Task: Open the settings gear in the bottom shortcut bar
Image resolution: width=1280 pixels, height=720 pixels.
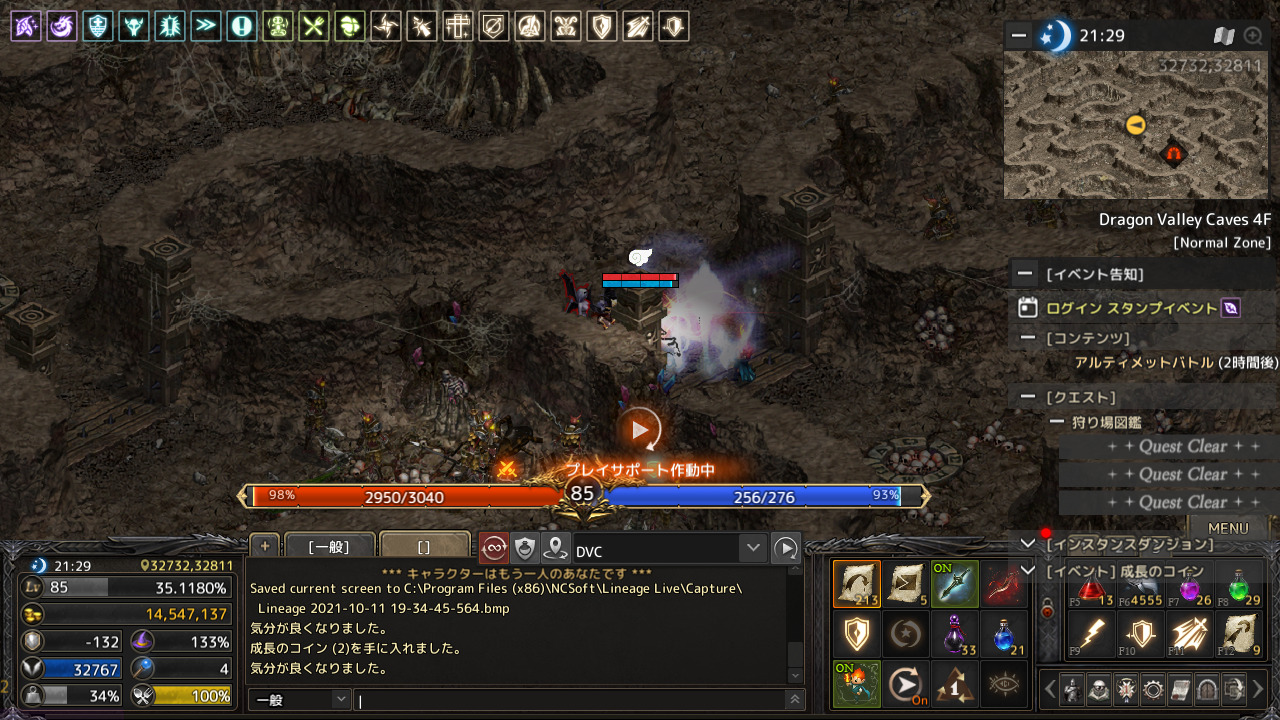Action: click(1154, 689)
